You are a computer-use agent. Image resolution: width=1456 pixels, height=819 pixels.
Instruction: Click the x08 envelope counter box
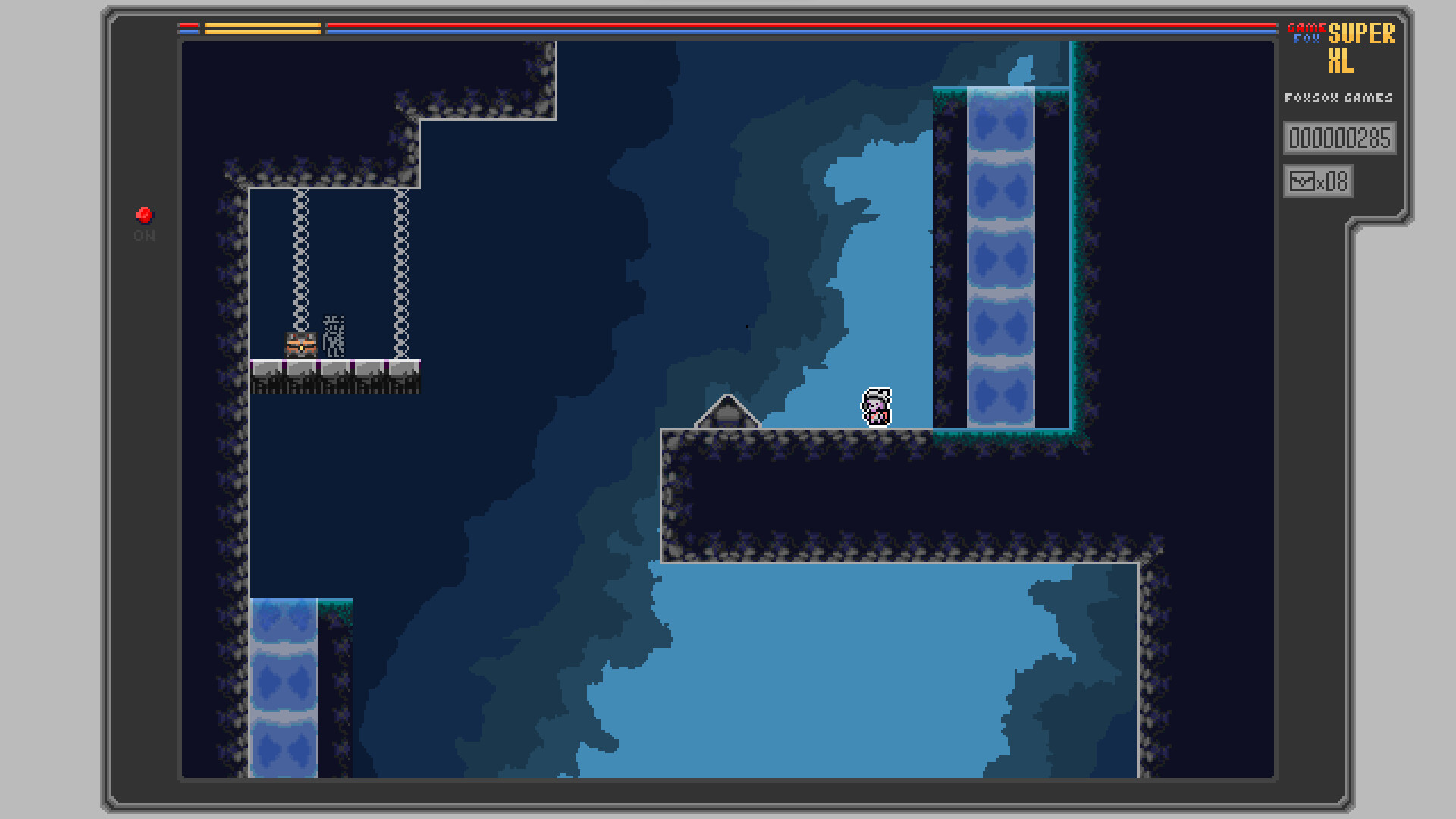[x=1318, y=180]
